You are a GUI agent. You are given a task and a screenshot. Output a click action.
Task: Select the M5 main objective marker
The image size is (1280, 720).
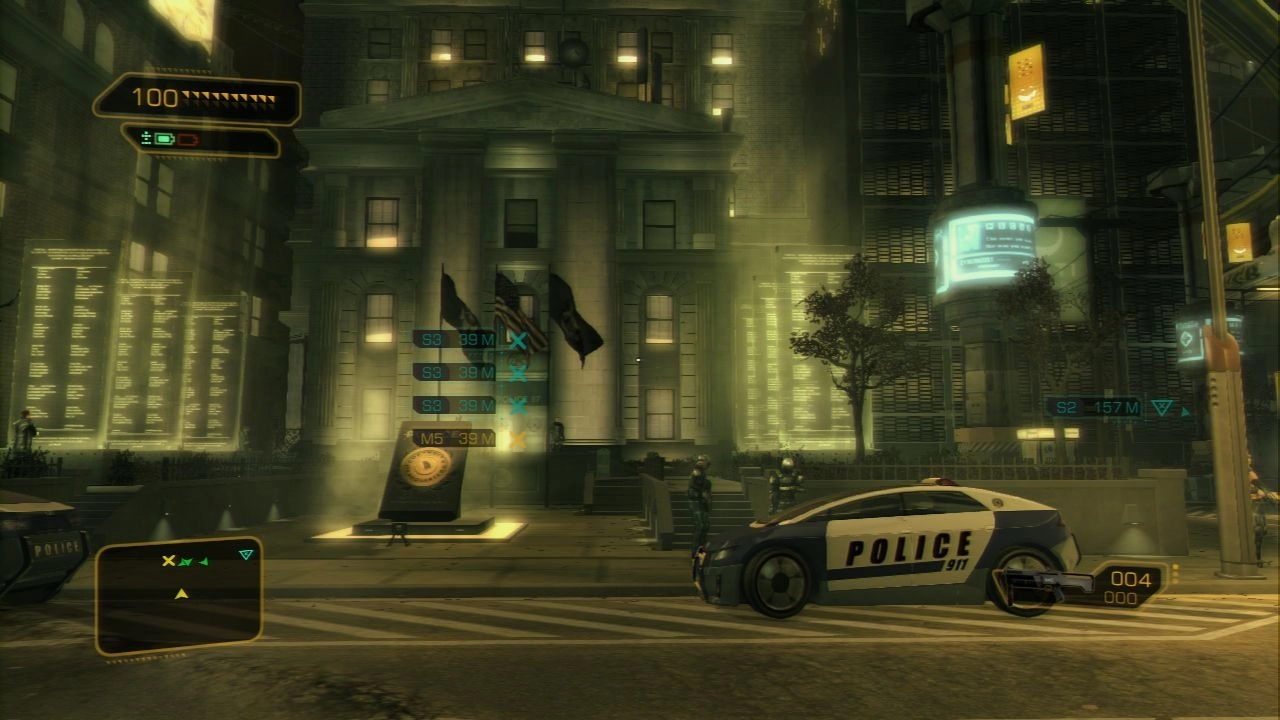(x=455, y=438)
